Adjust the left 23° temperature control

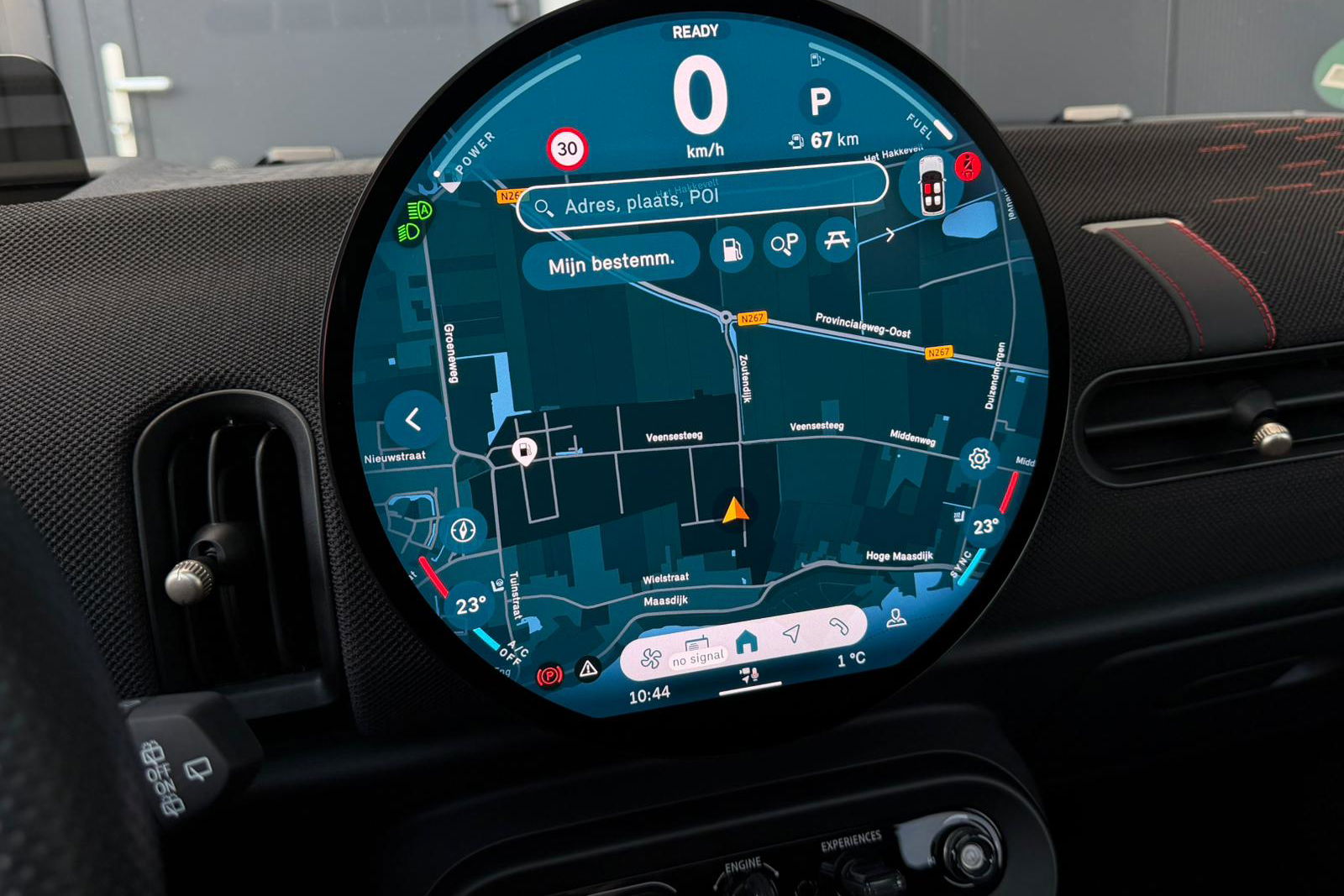[x=470, y=605]
